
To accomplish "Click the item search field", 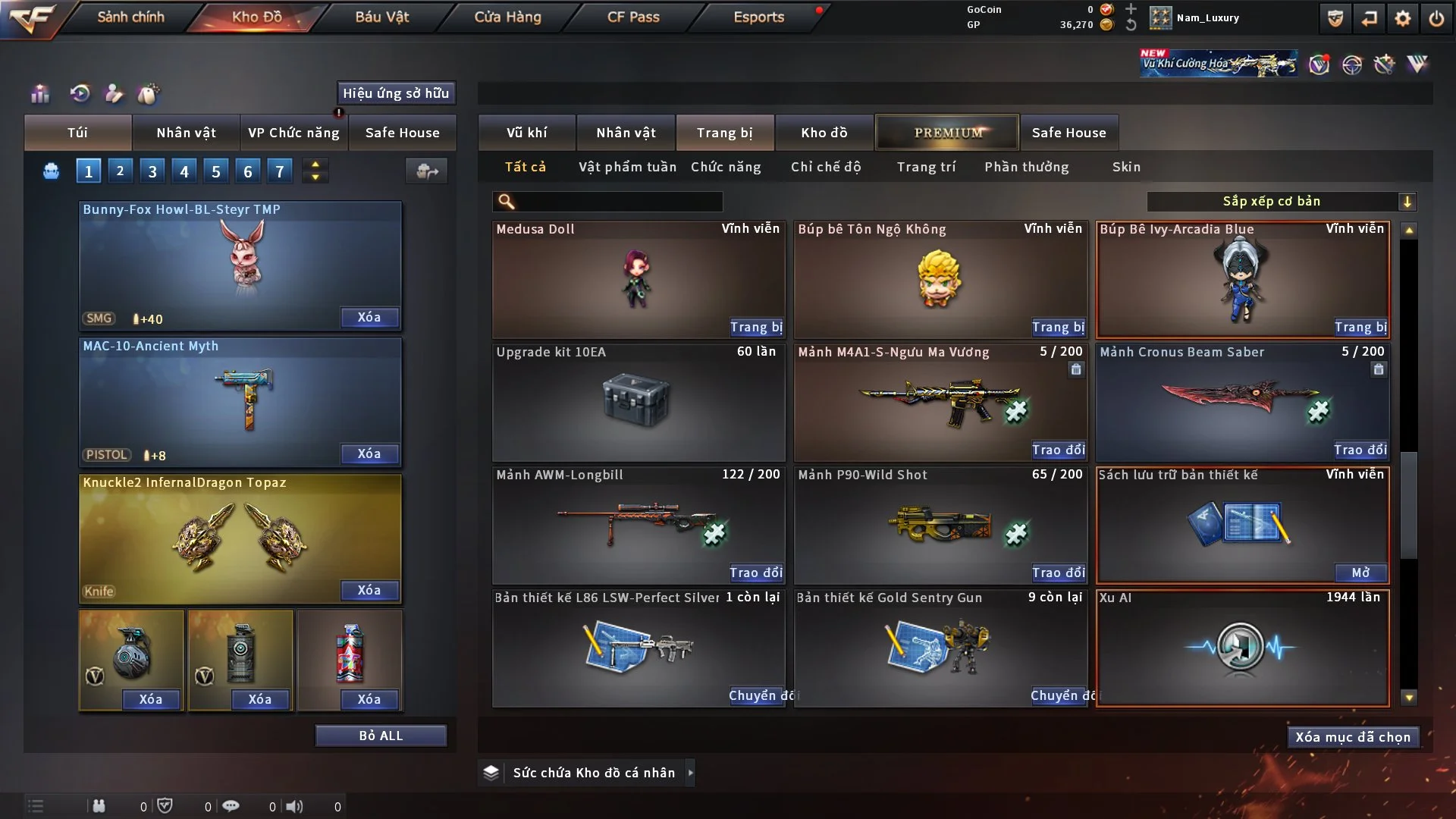I will (618, 201).
